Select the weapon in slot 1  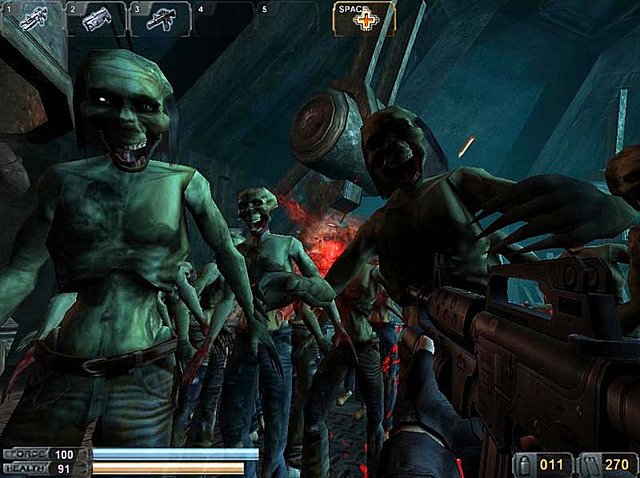[29, 19]
